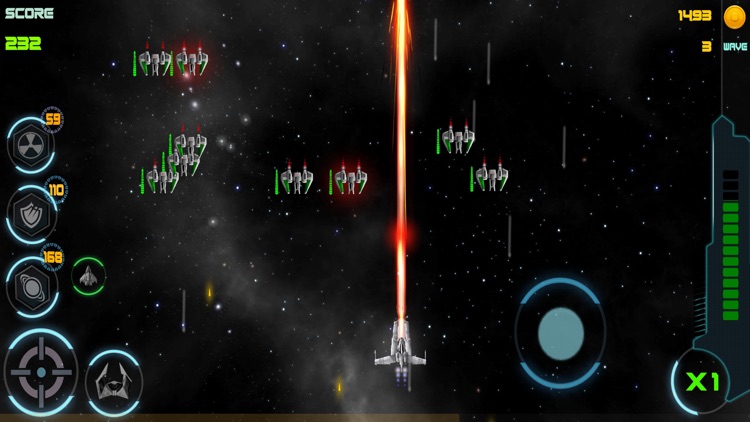Image resolution: width=750 pixels, height=422 pixels.
Task: Tap the crosshair fire button
Action: click(41, 372)
